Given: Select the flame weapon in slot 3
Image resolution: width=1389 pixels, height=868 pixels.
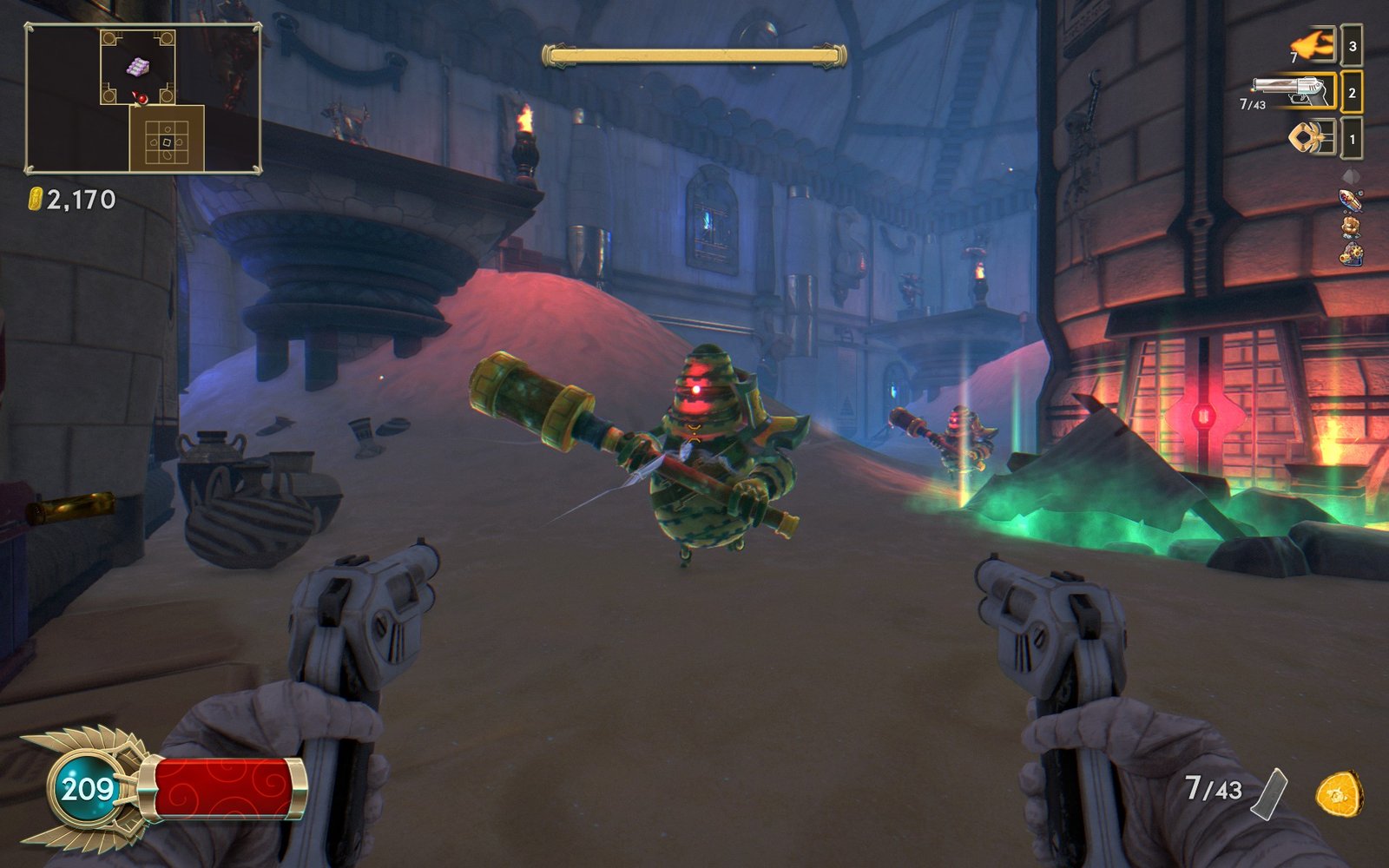Looking at the screenshot, I should (1313, 44).
